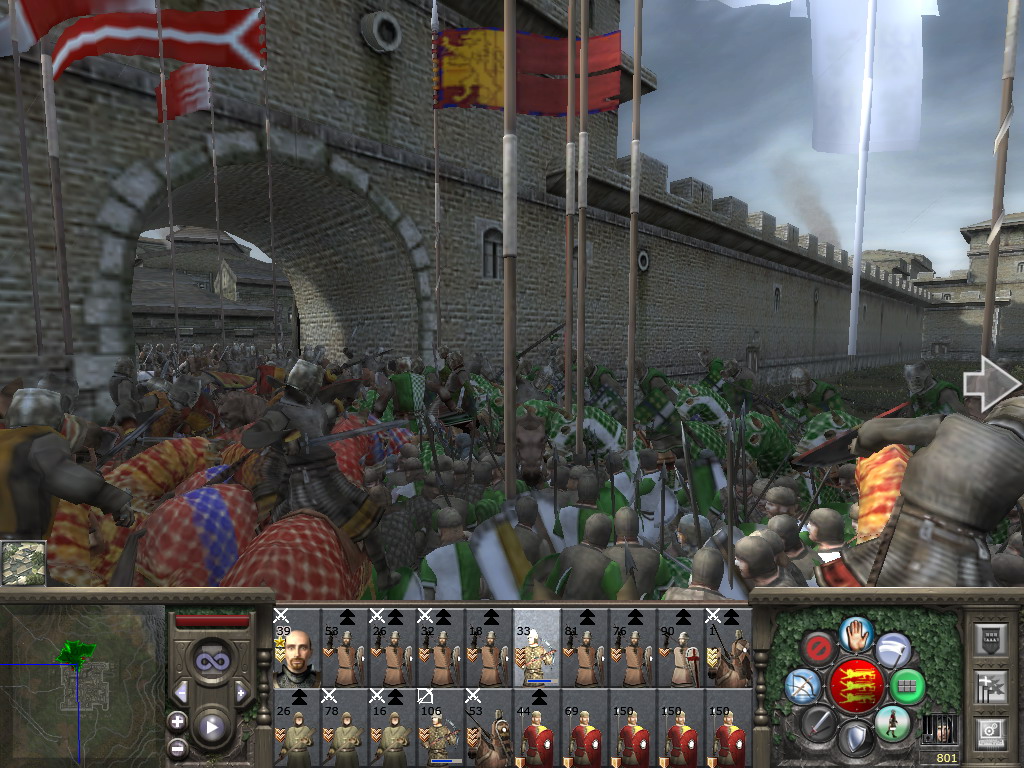Toggle the infinity game speed button
This screenshot has height=768, width=1024.
(211, 659)
